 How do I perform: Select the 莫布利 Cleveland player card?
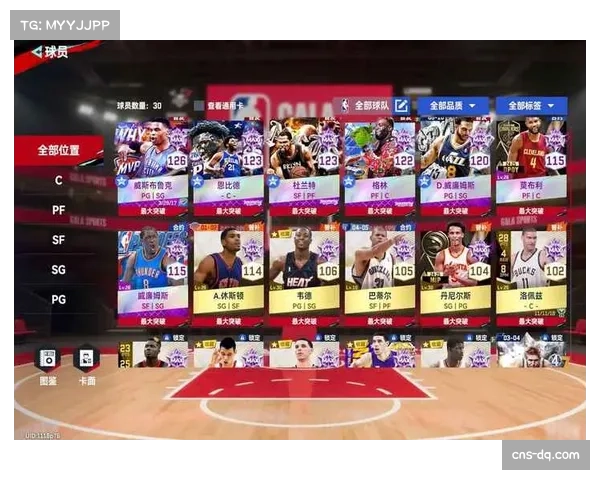(531, 163)
